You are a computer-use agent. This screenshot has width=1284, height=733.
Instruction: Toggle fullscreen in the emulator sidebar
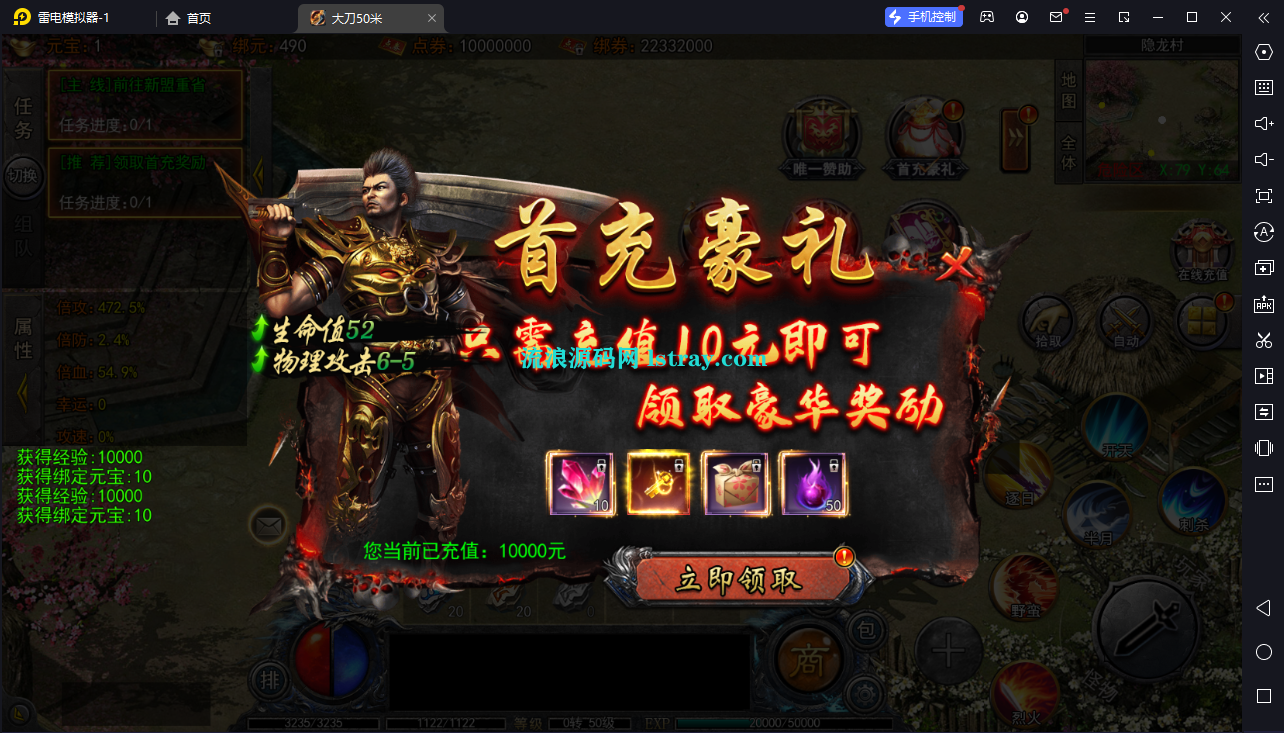(1264, 196)
